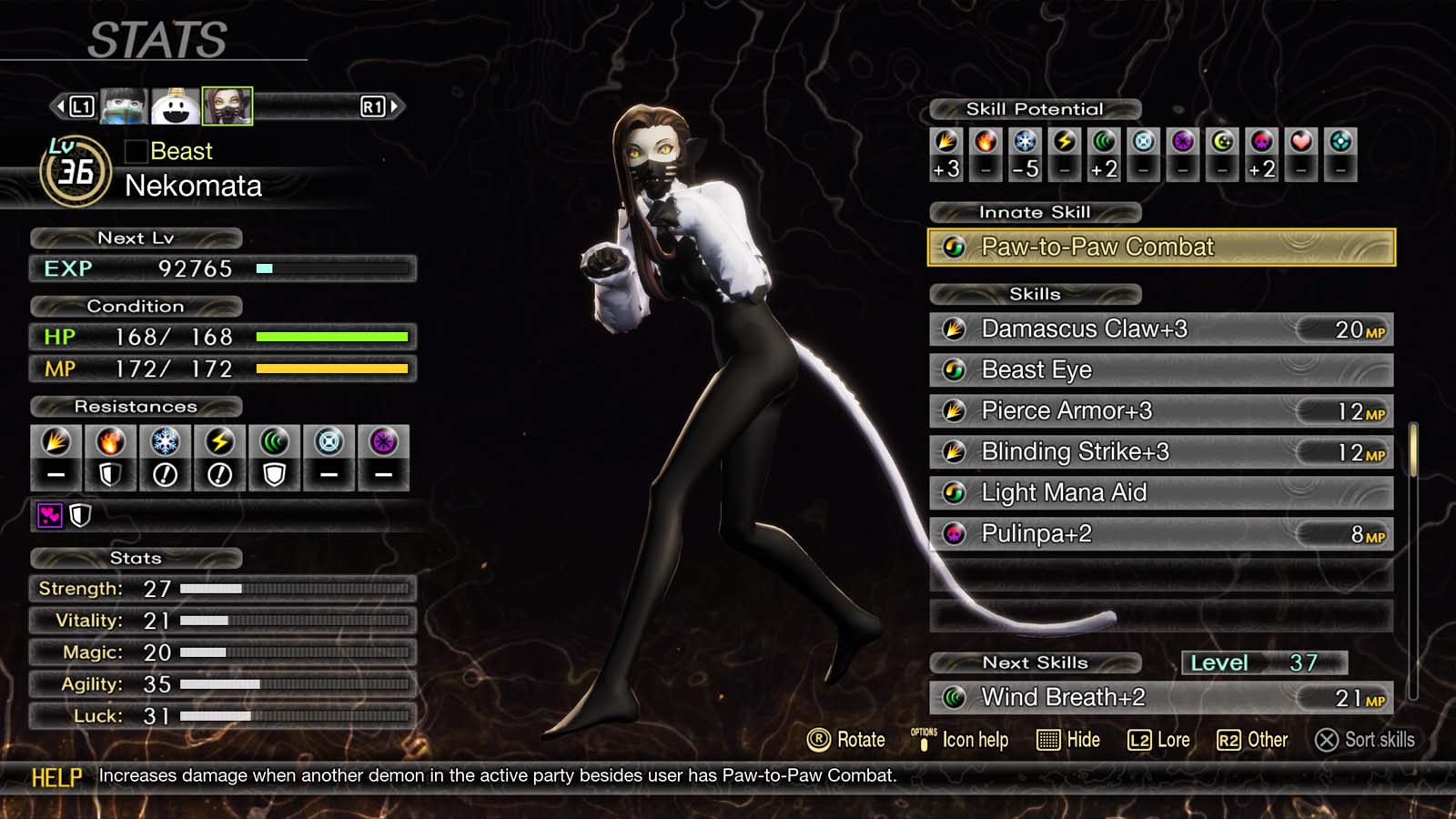This screenshot has width=1456, height=819.
Task: Select the ailment icon beside Pulinpa+2
Action: click(953, 534)
